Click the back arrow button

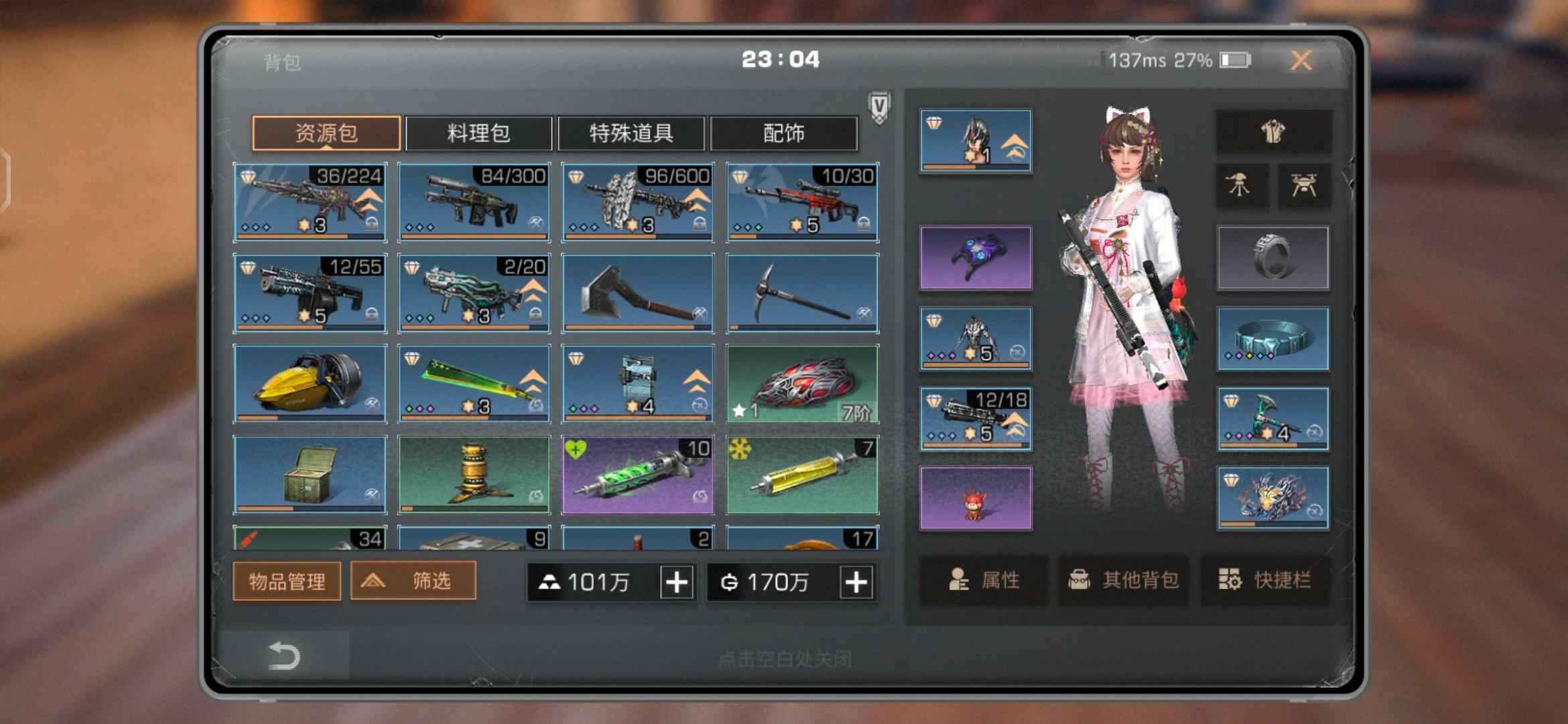283,656
